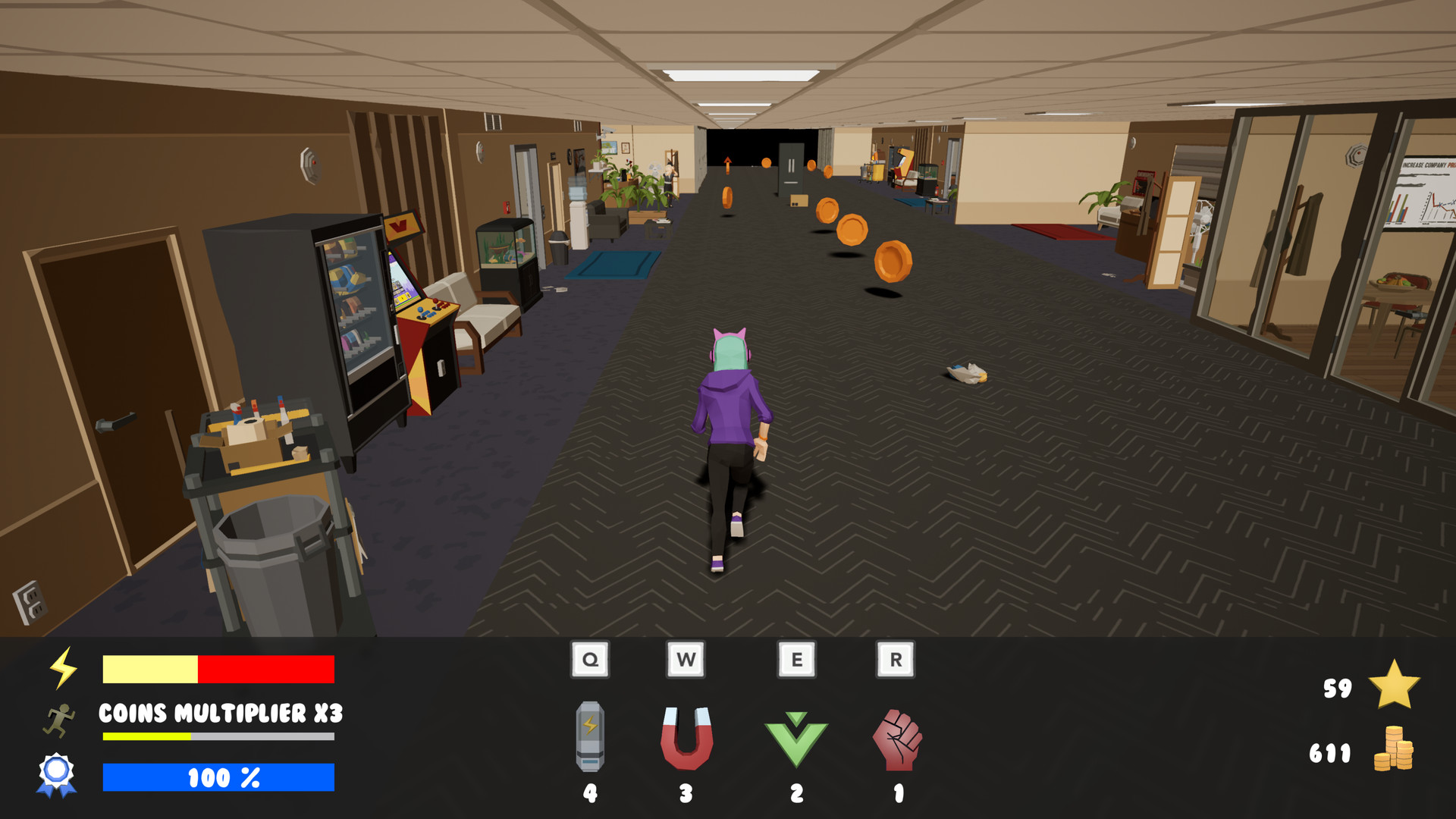Click the score value 59
This screenshot has height=819, width=1456.
pyautogui.click(x=1337, y=689)
